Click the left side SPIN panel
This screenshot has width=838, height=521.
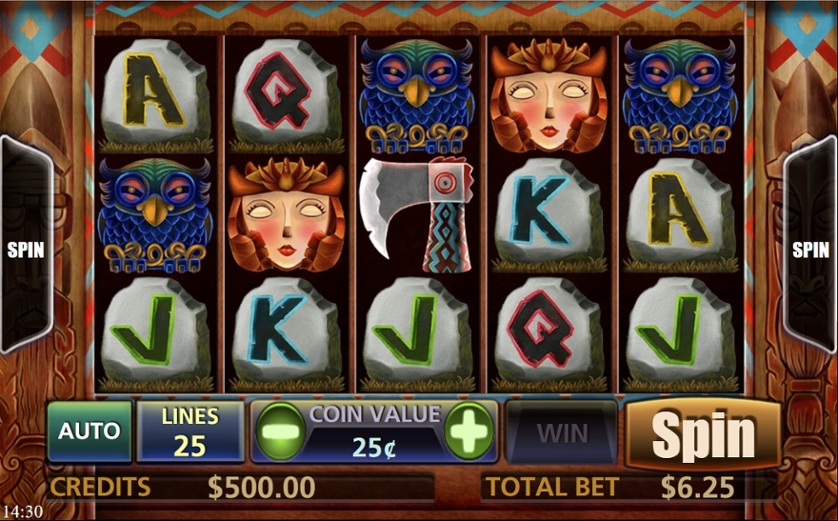click(x=25, y=249)
